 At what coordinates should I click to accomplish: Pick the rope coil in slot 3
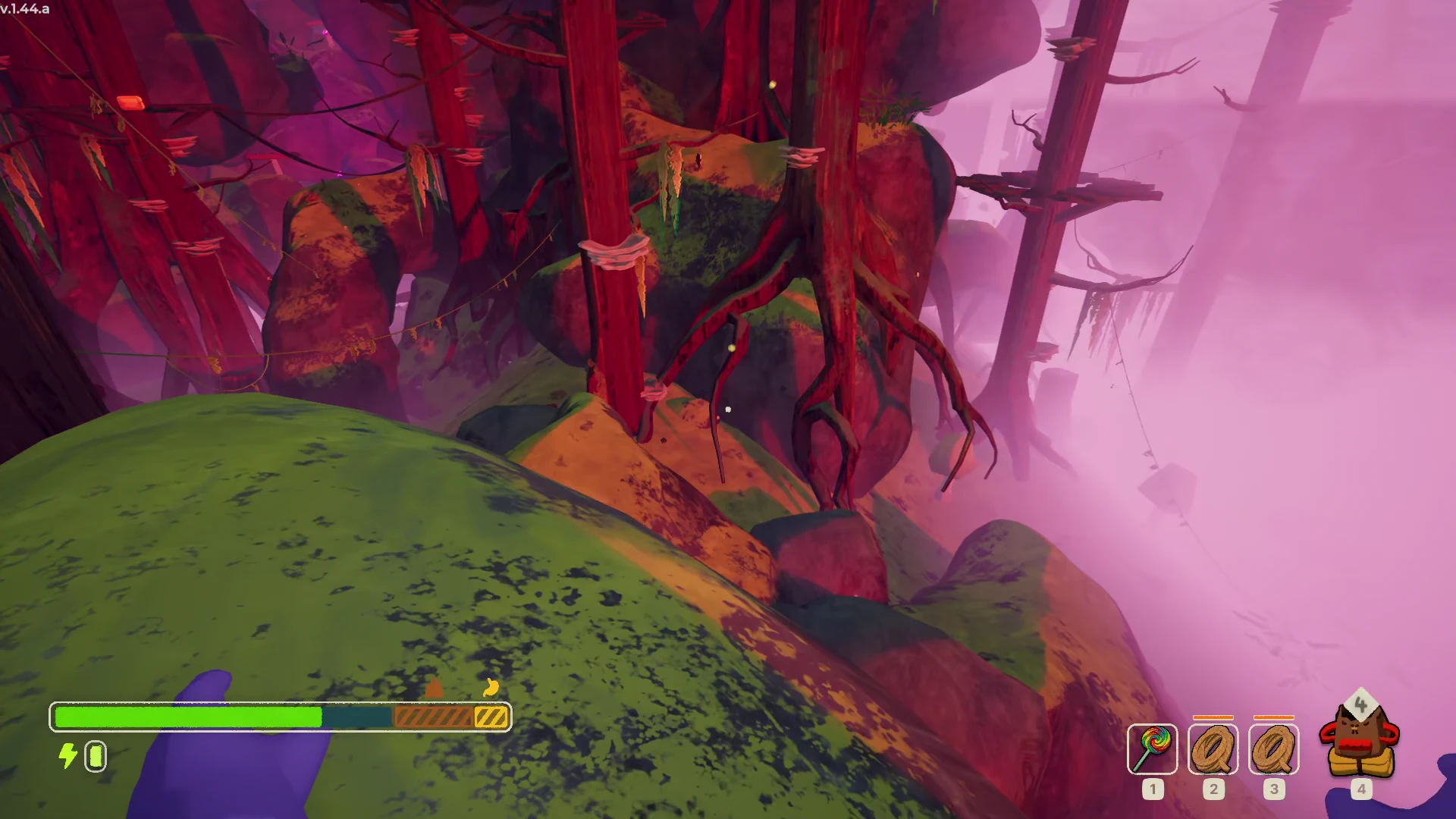pyautogui.click(x=1273, y=749)
